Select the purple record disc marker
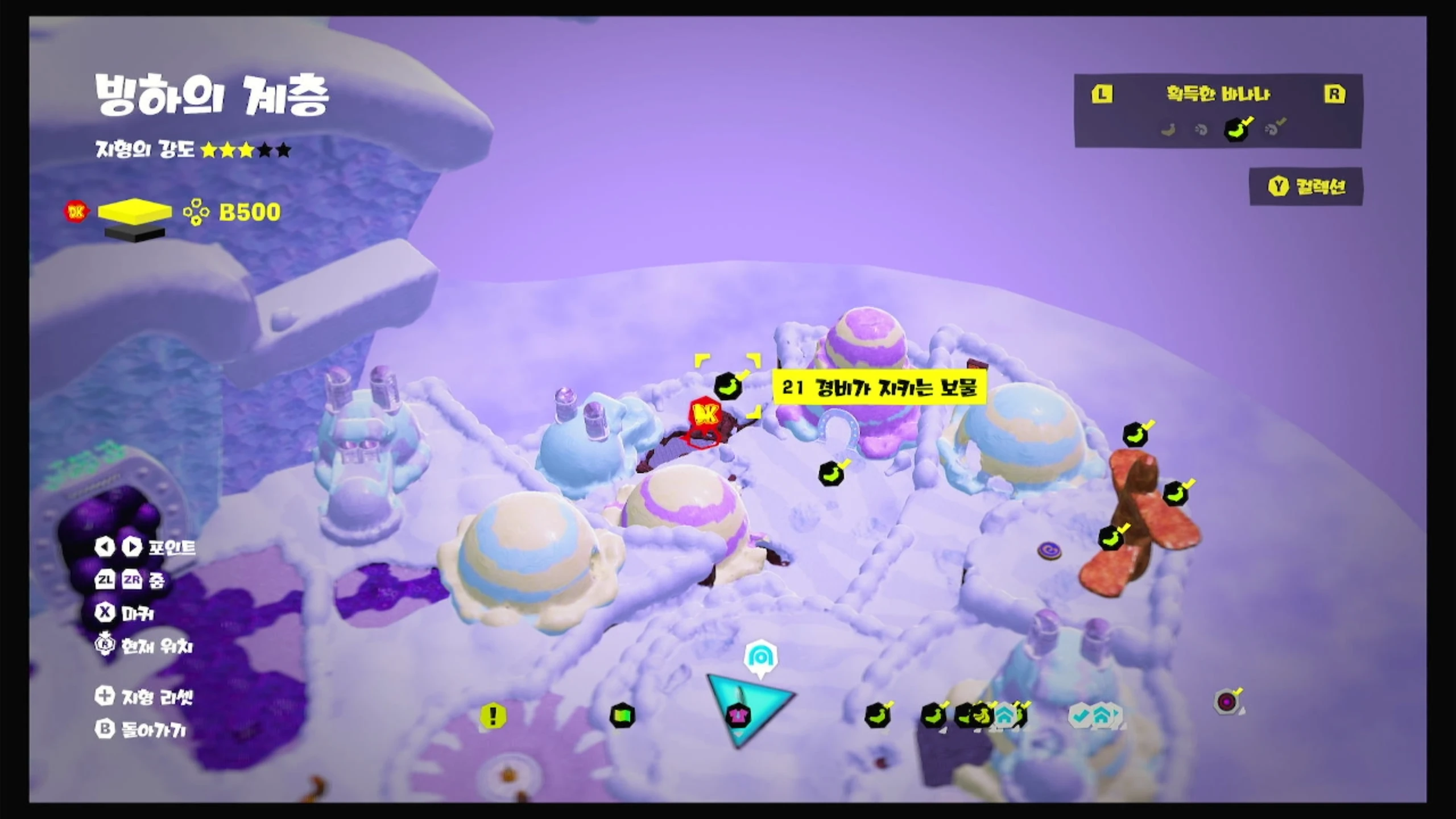The image size is (1456, 819). [1227, 702]
